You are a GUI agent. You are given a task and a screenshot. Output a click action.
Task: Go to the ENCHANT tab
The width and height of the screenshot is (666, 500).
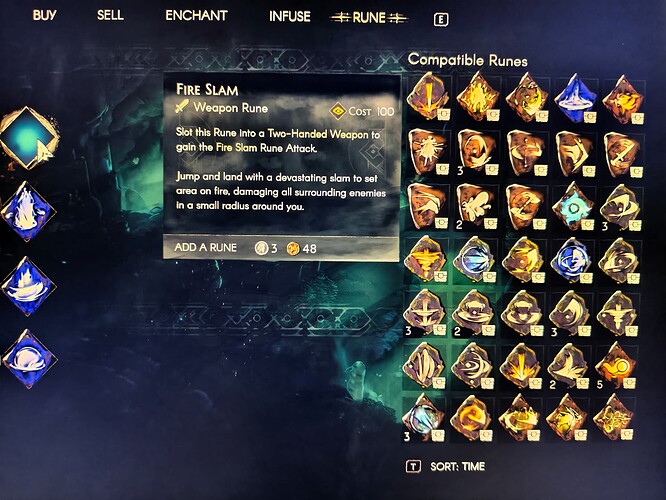[196, 16]
